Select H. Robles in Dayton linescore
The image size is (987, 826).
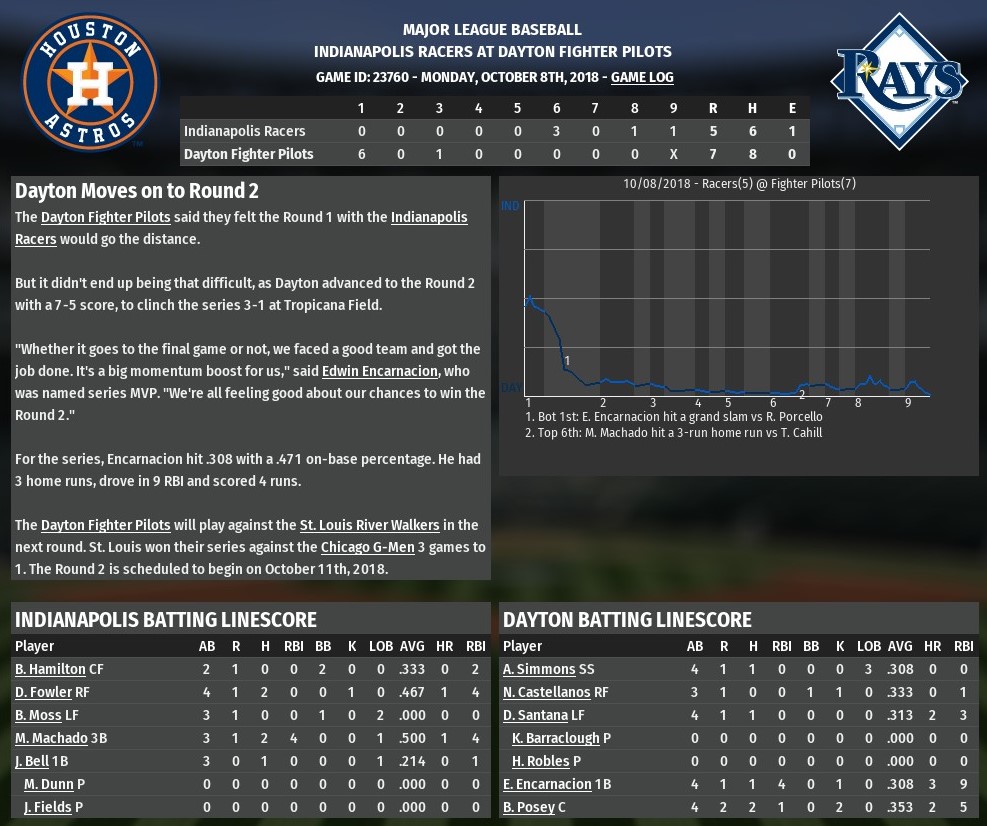pos(540,761)
